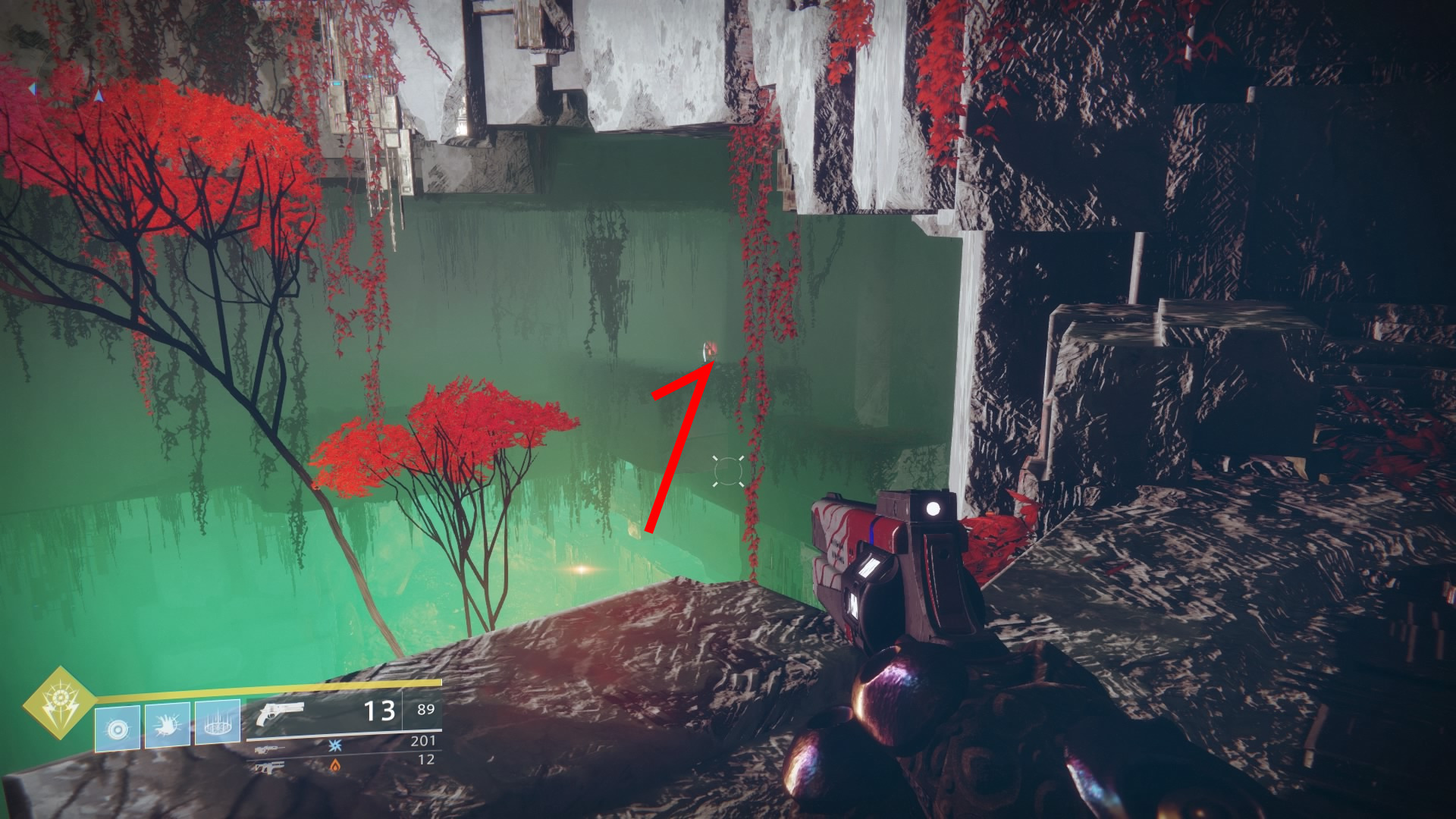Select the rift class ability icon
This screenshot has width=1456, height=819.
[218, 723]
